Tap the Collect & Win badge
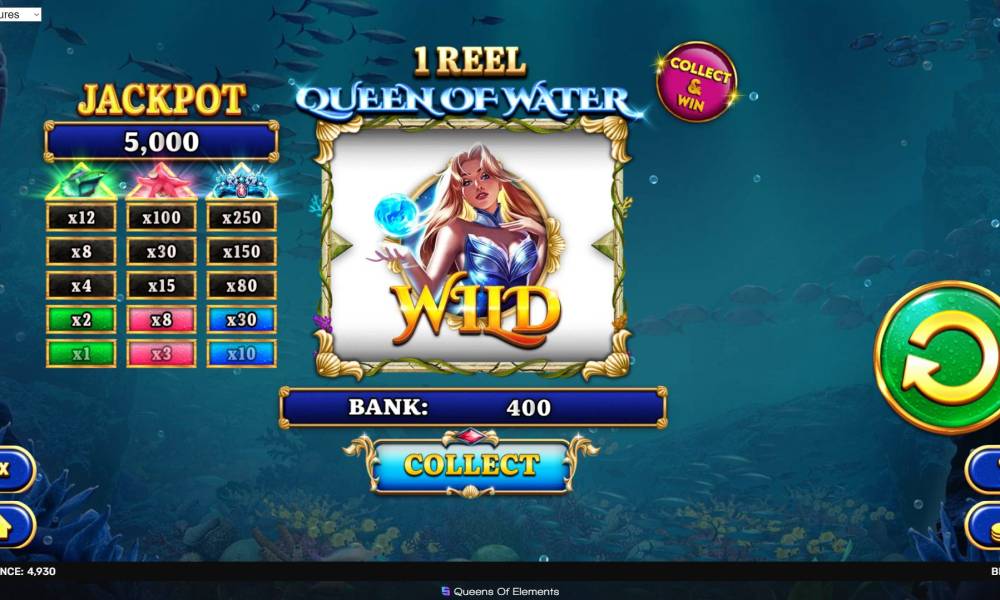 (x=696, y=83)
